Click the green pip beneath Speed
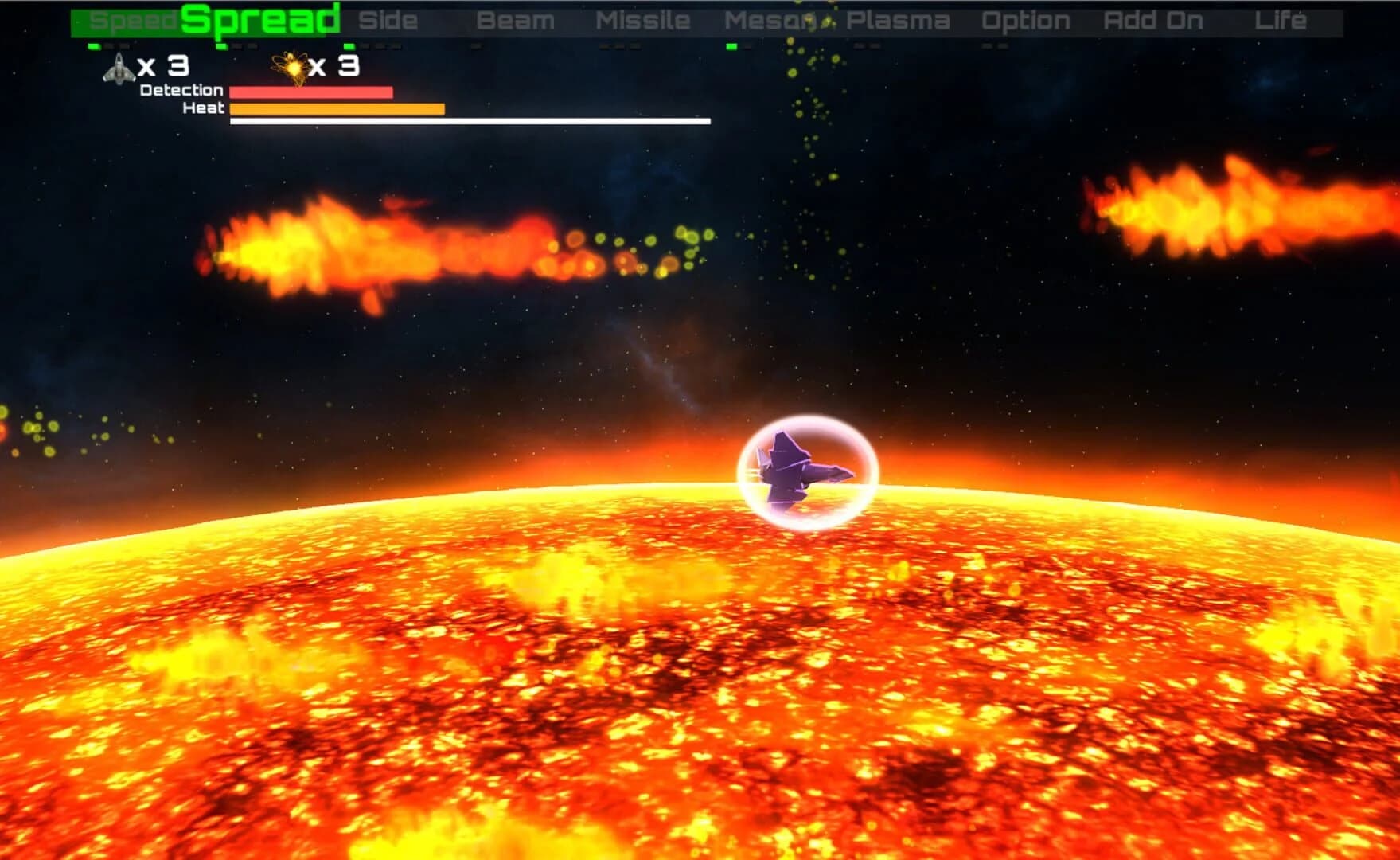This screenshot has height=860, width=1400. coord(94,47)
